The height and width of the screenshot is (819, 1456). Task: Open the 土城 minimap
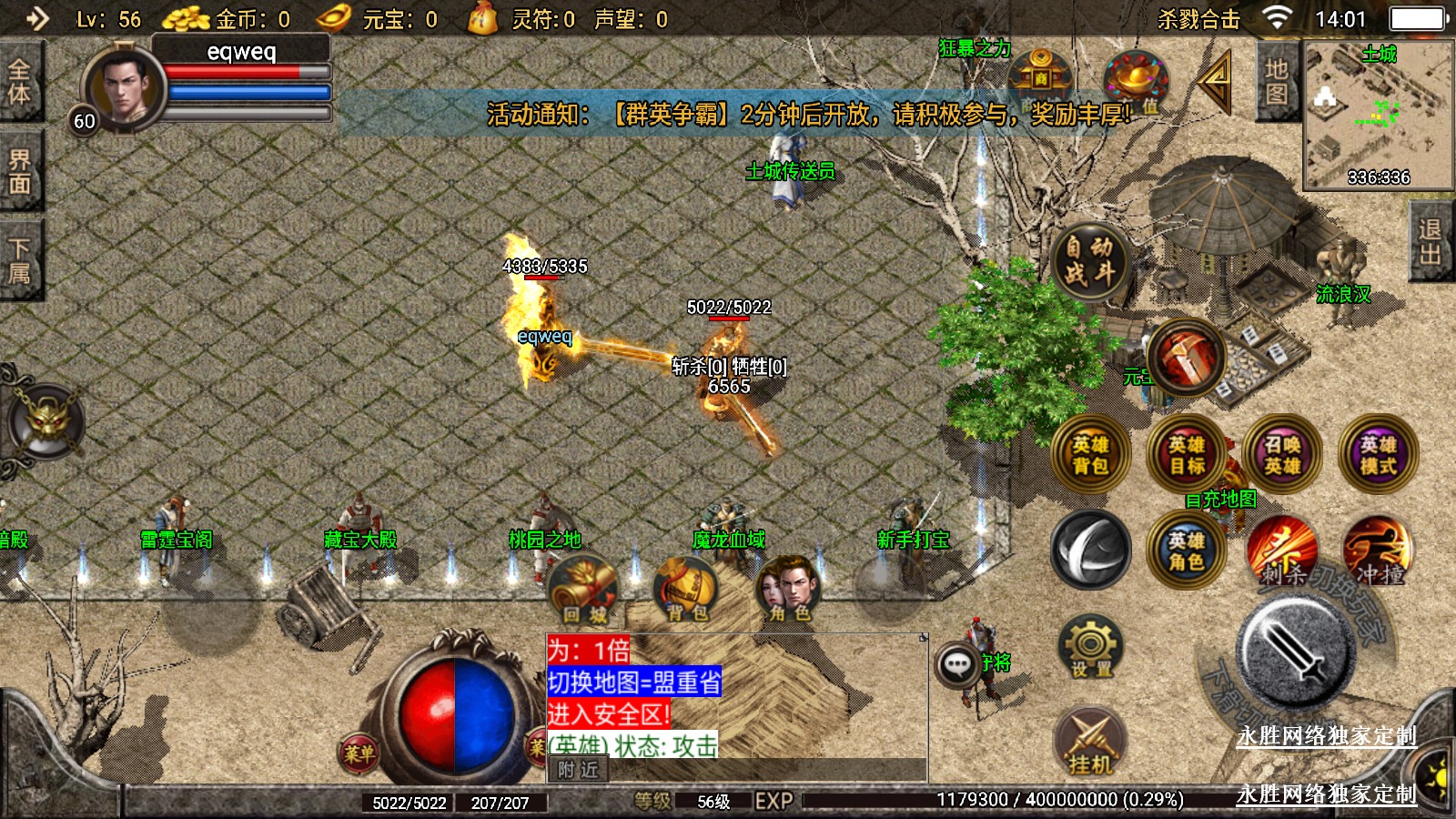1378,114
